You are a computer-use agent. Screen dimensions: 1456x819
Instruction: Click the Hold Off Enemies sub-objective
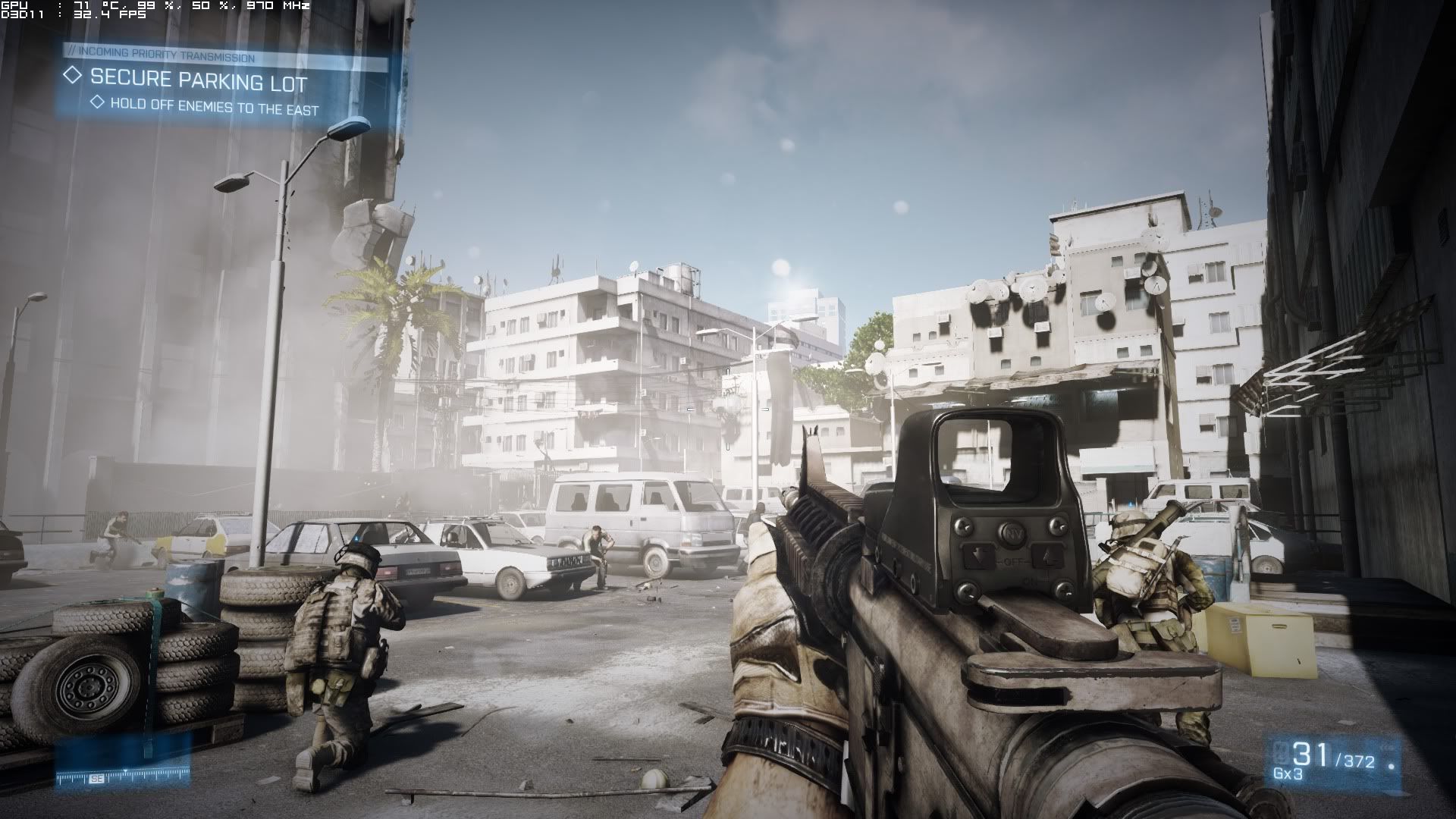(x=215, y=106)
